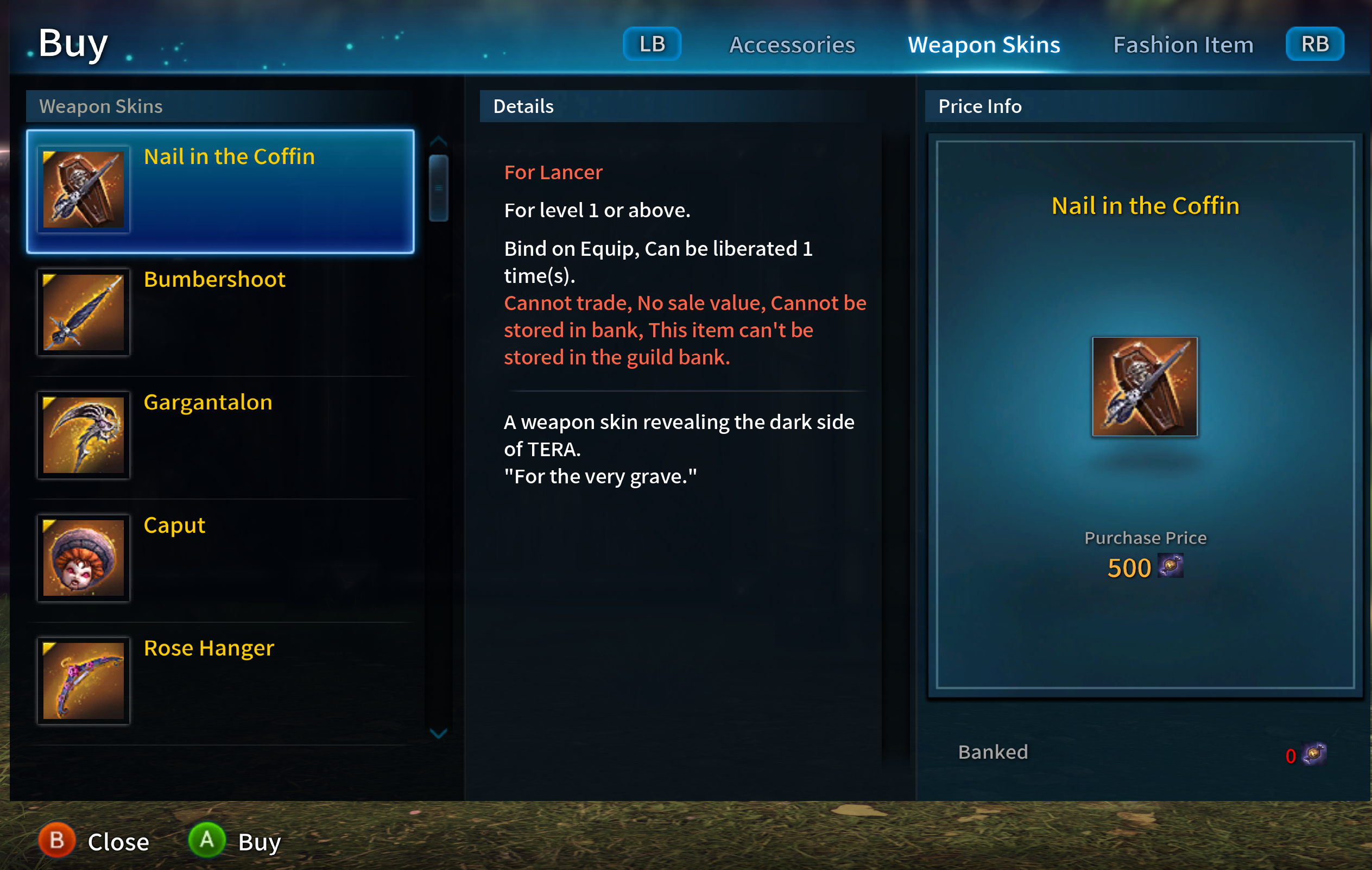Screen dimensions: 1372x870
Task: Click the Nail in the Coffin preview image
Action: [1144, 387]
